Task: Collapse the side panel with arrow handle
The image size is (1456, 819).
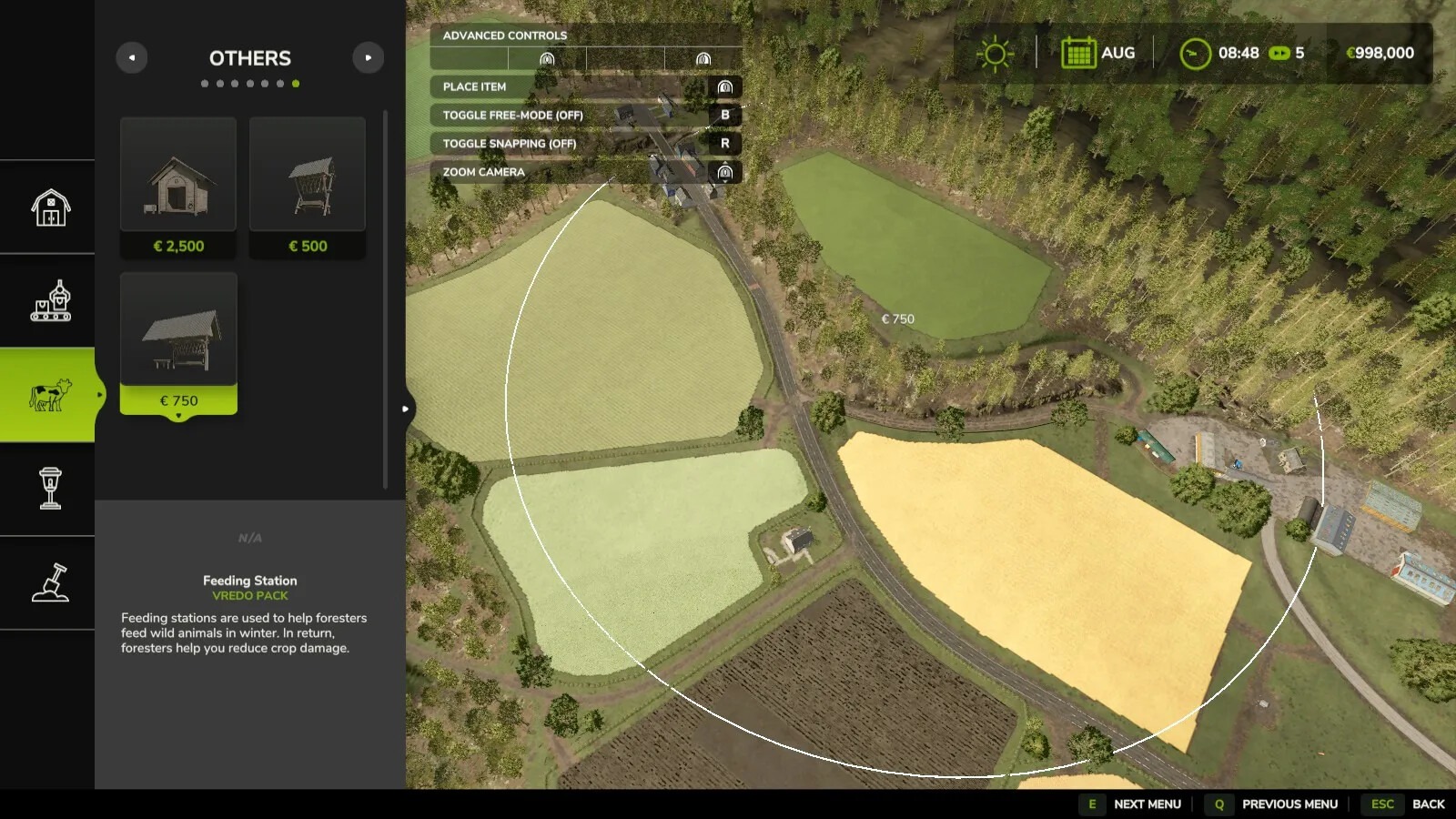Action: 406,409
